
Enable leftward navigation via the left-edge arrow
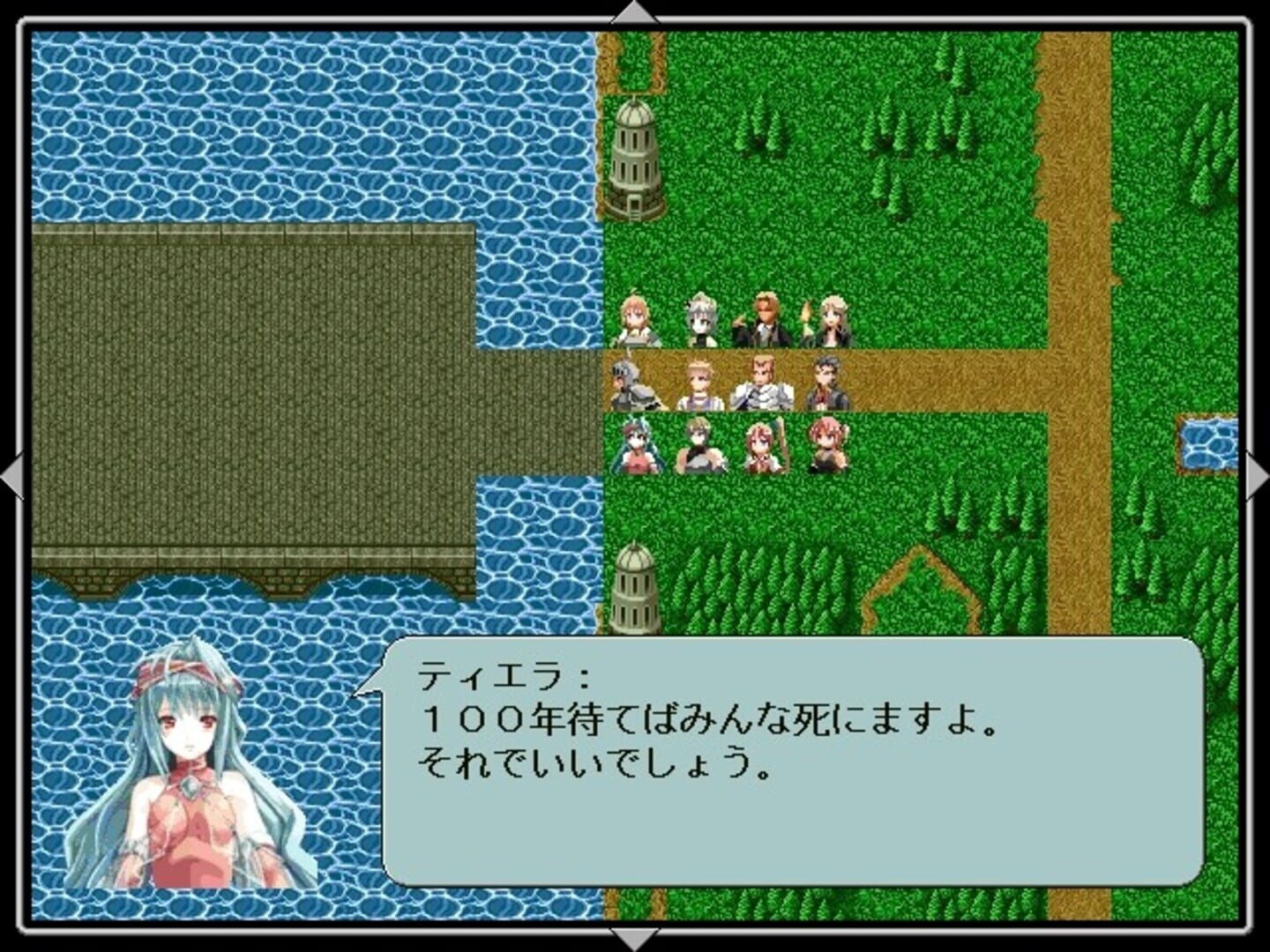coord(12,476)
